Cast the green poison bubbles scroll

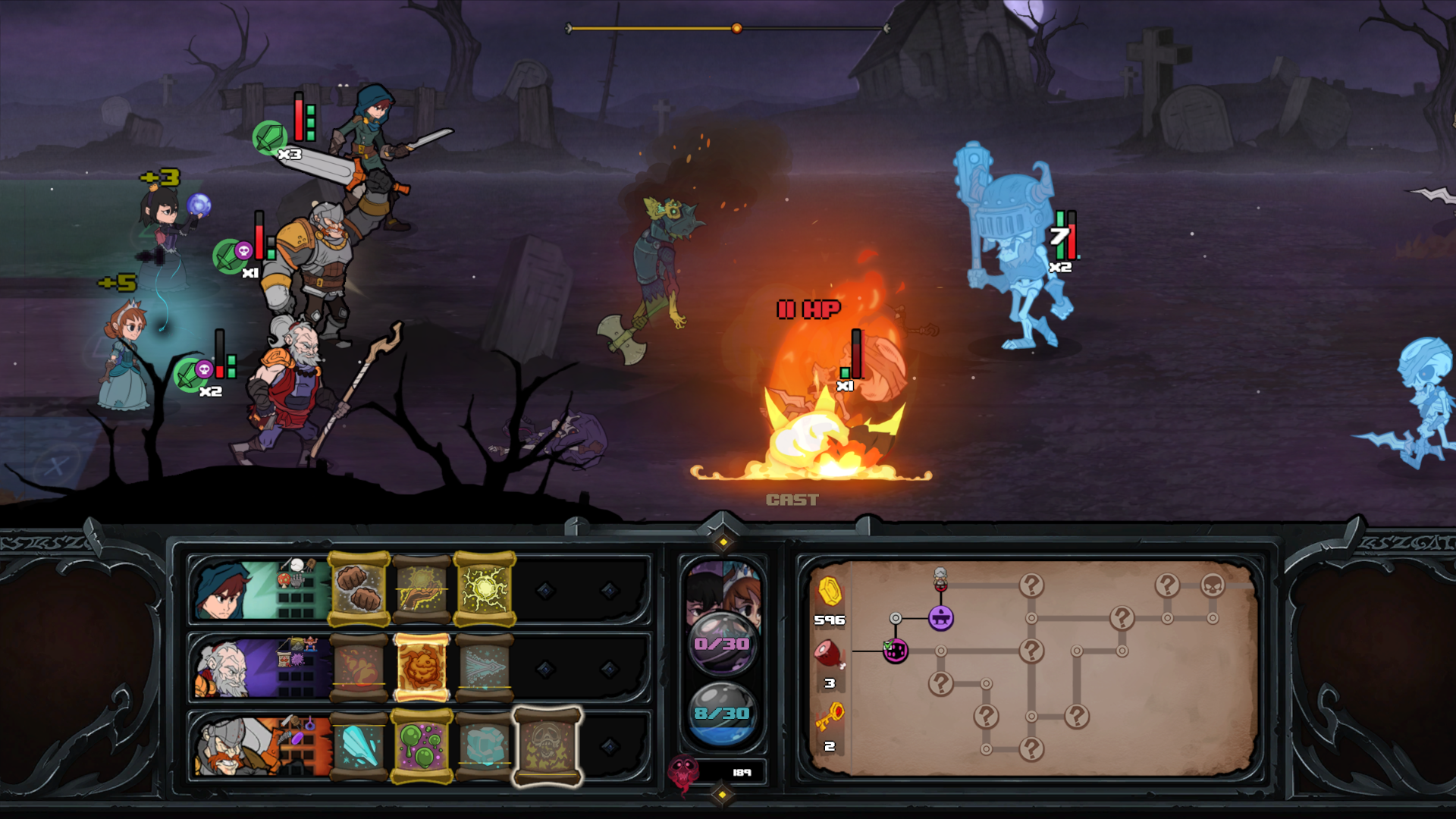(x=422, y=746)
